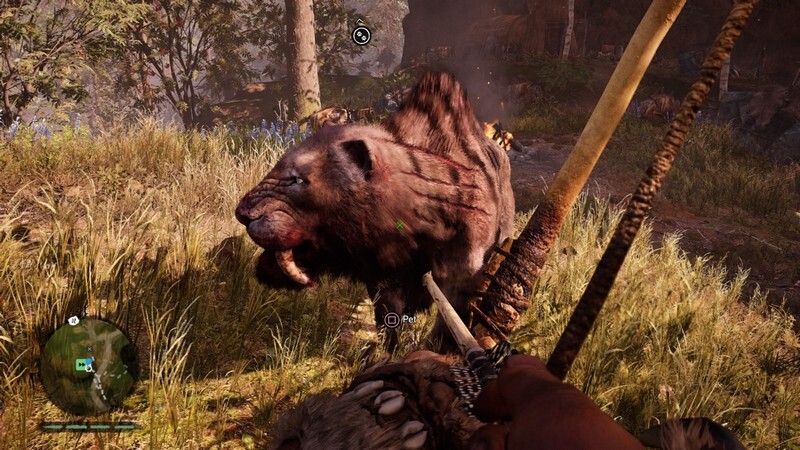Viewport: 800px width, 450px height.
Task: Click the round waypoint marker icon at top
Action: point(362,35)
